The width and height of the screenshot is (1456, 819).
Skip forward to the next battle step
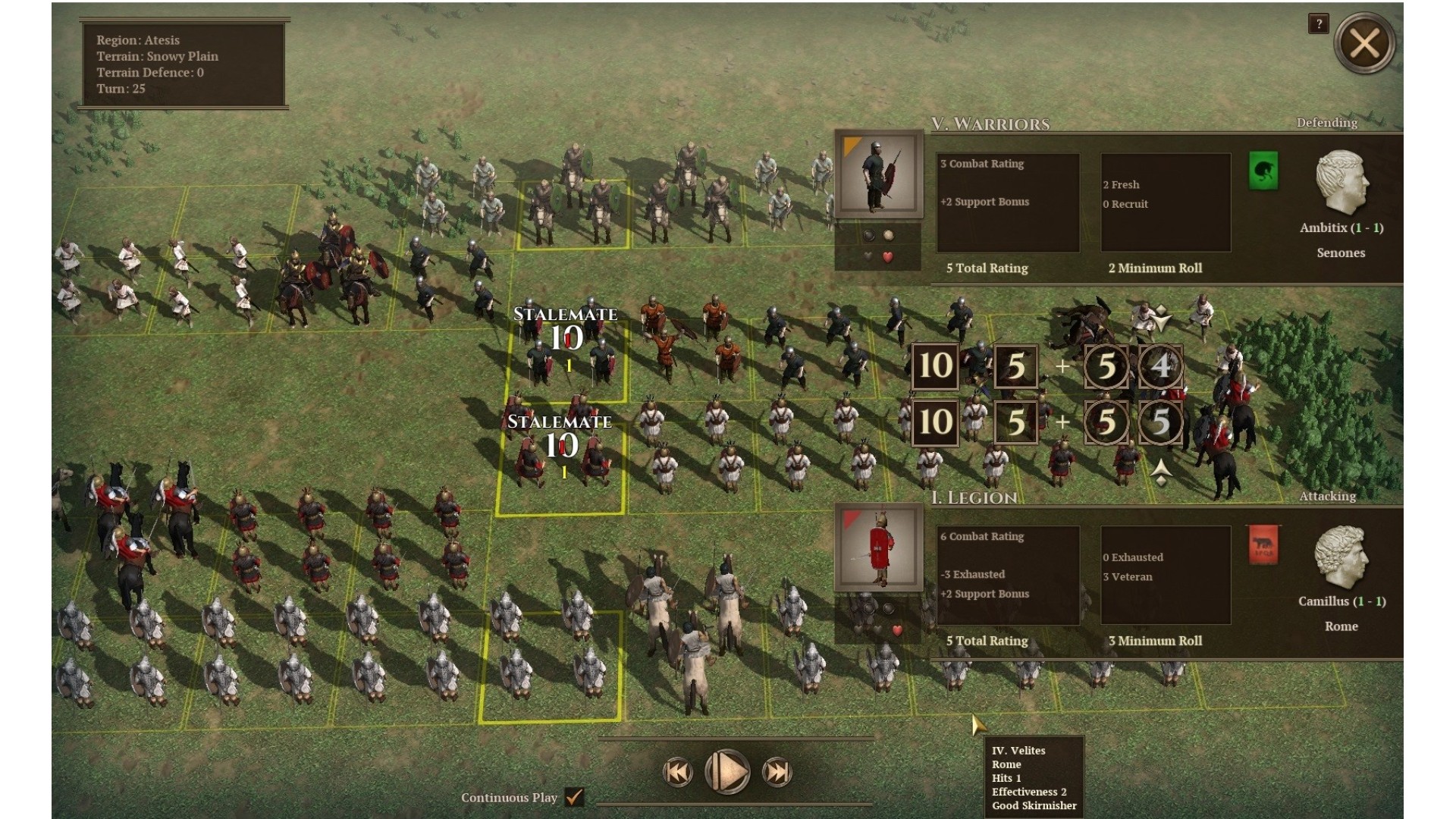(777, 773)
